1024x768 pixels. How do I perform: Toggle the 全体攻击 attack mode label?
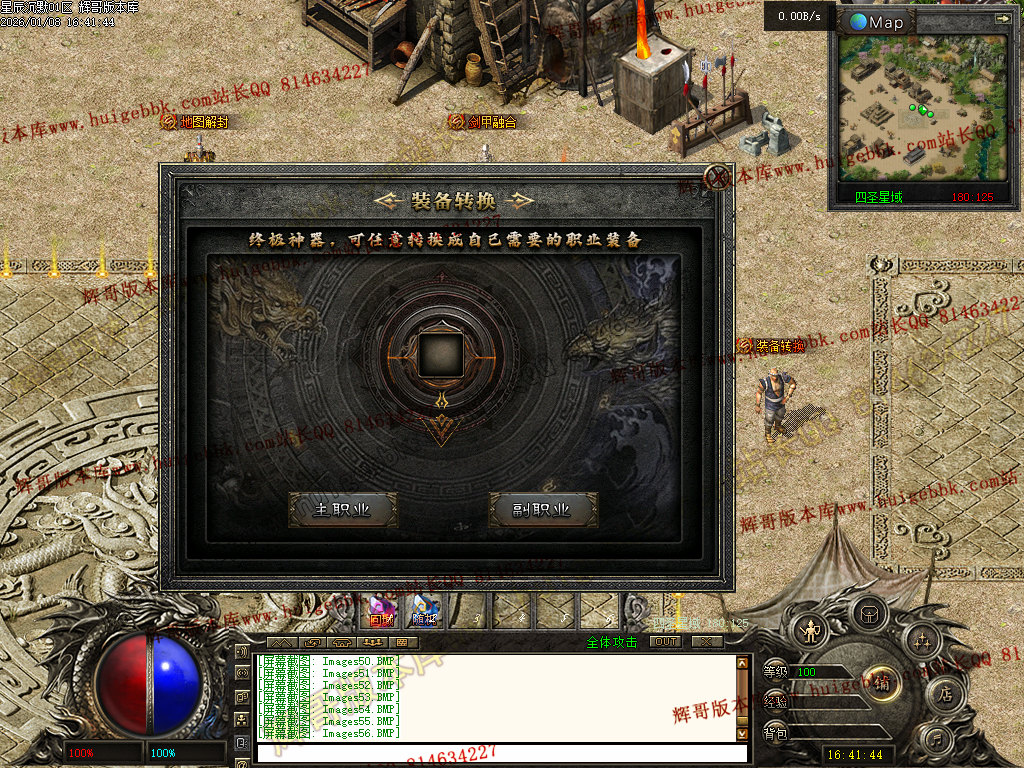pyautogui.click(x=612, y=642)
